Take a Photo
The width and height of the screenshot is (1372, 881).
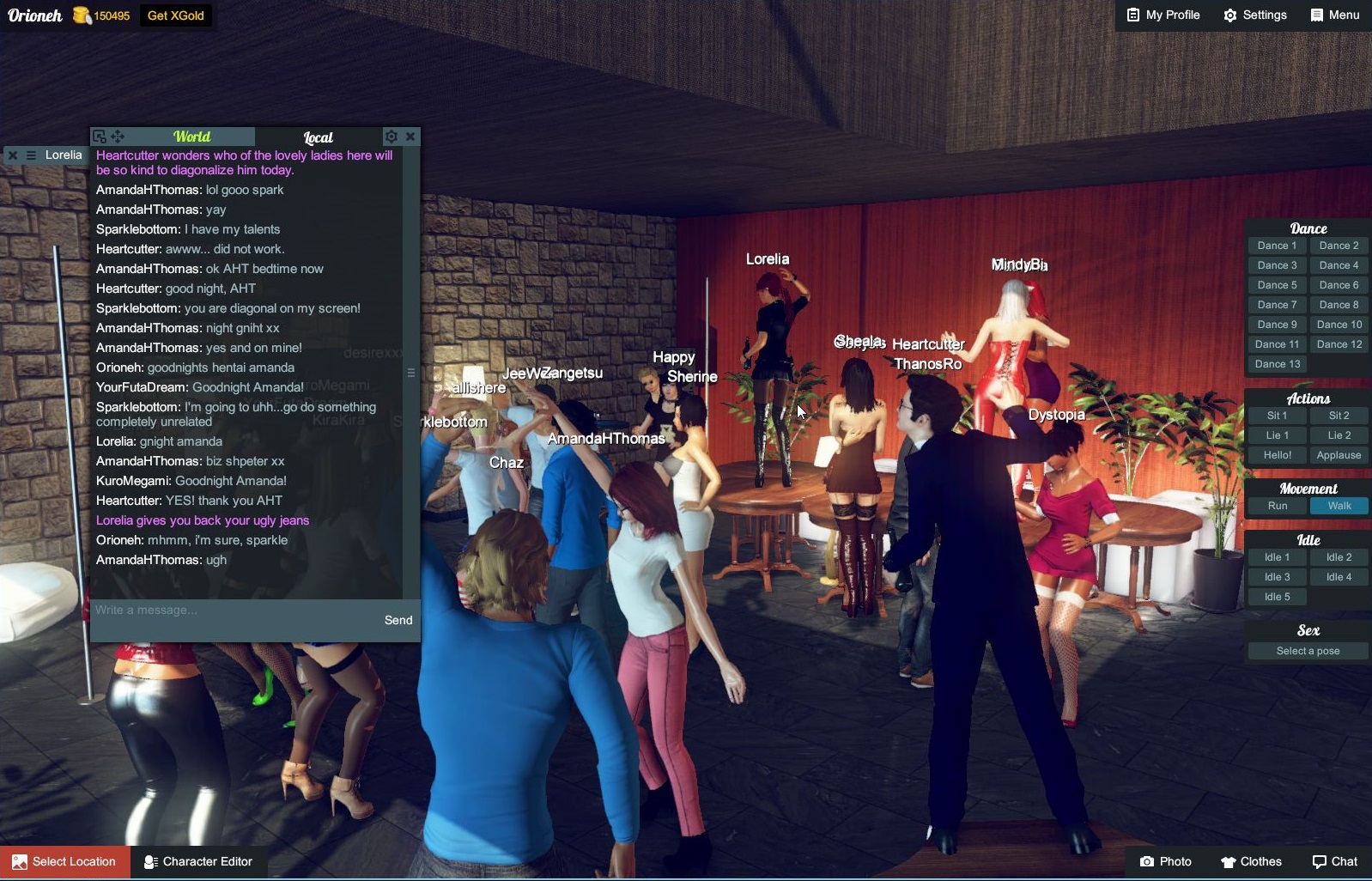click(x=1165, y=862)
